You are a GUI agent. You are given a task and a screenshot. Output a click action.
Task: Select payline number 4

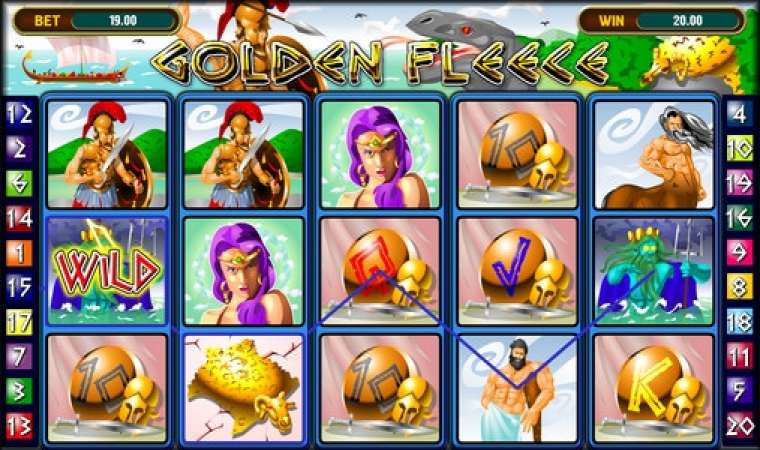point(741,115)
